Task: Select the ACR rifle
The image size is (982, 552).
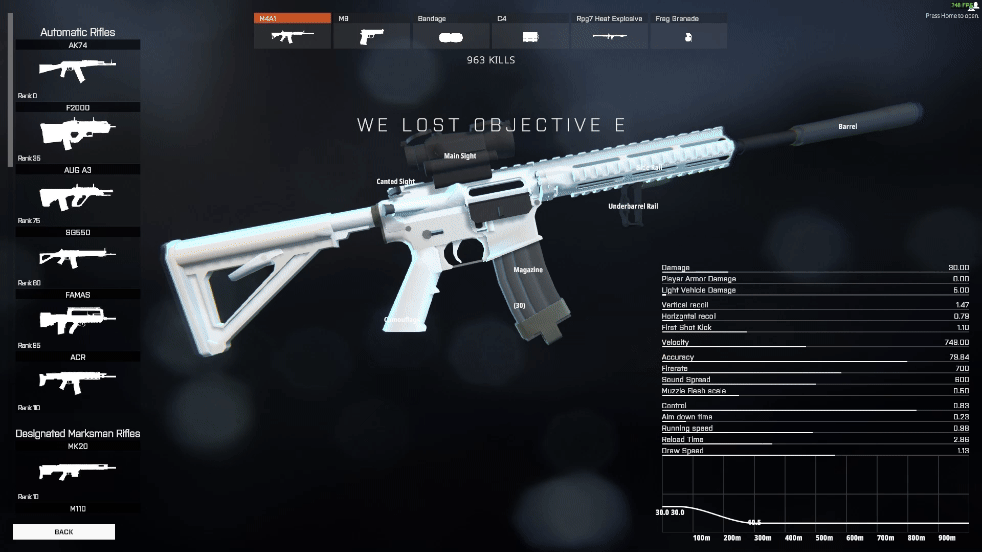Action: pyautogui.click(x=77, y=381)
